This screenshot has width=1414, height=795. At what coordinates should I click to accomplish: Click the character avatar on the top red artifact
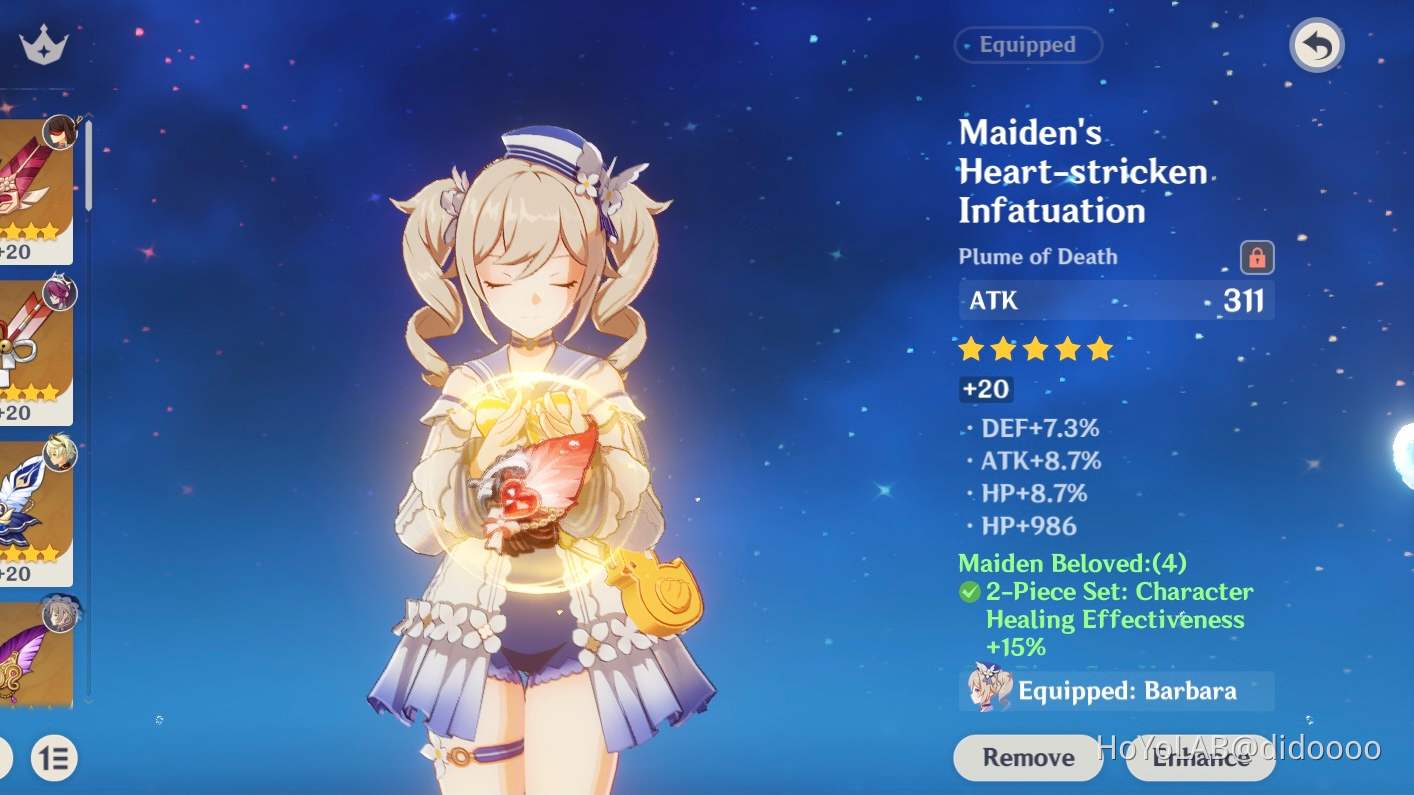point(60,130)
